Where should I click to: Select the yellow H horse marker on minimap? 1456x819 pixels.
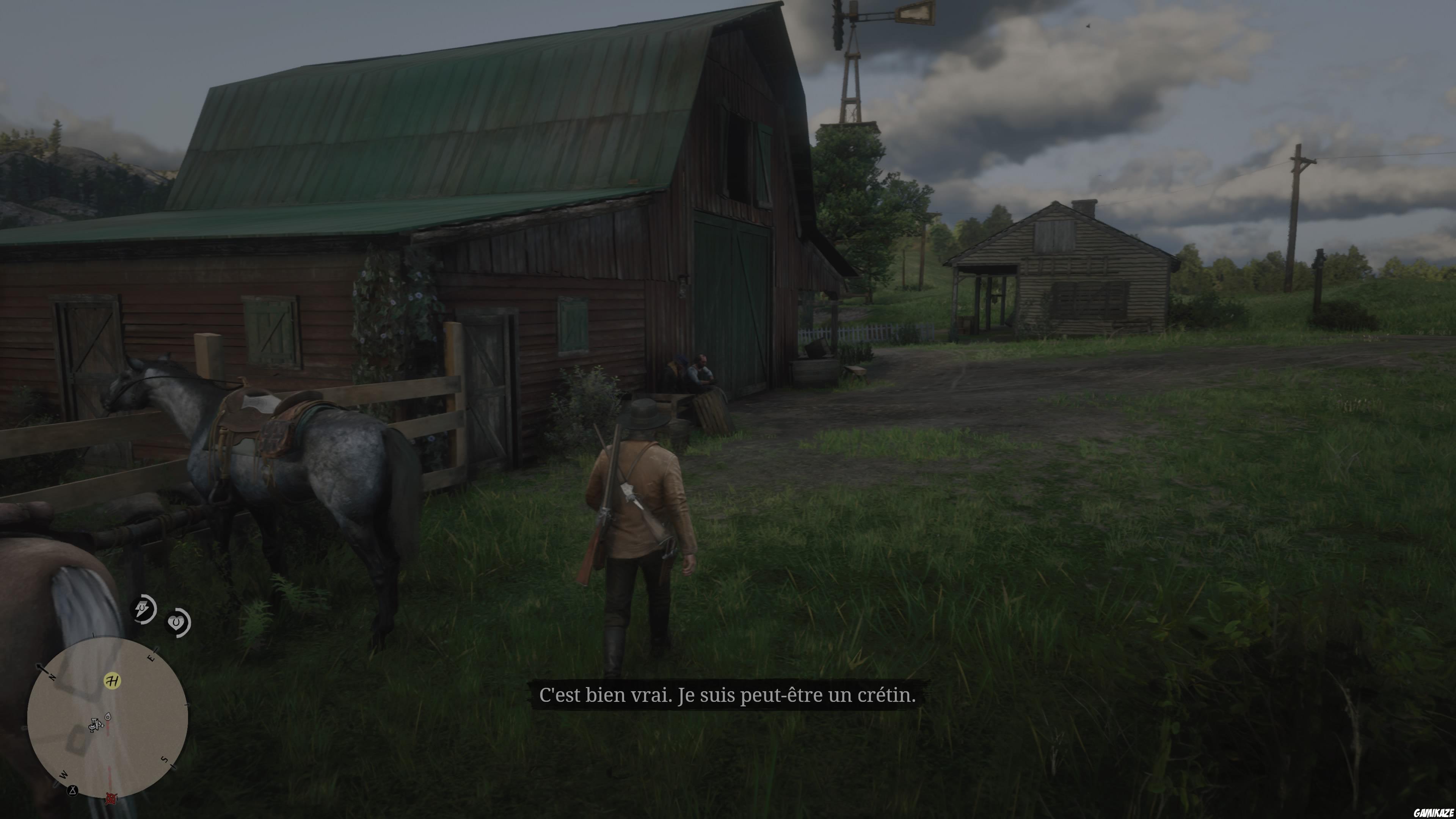click(x=113, y=681)
